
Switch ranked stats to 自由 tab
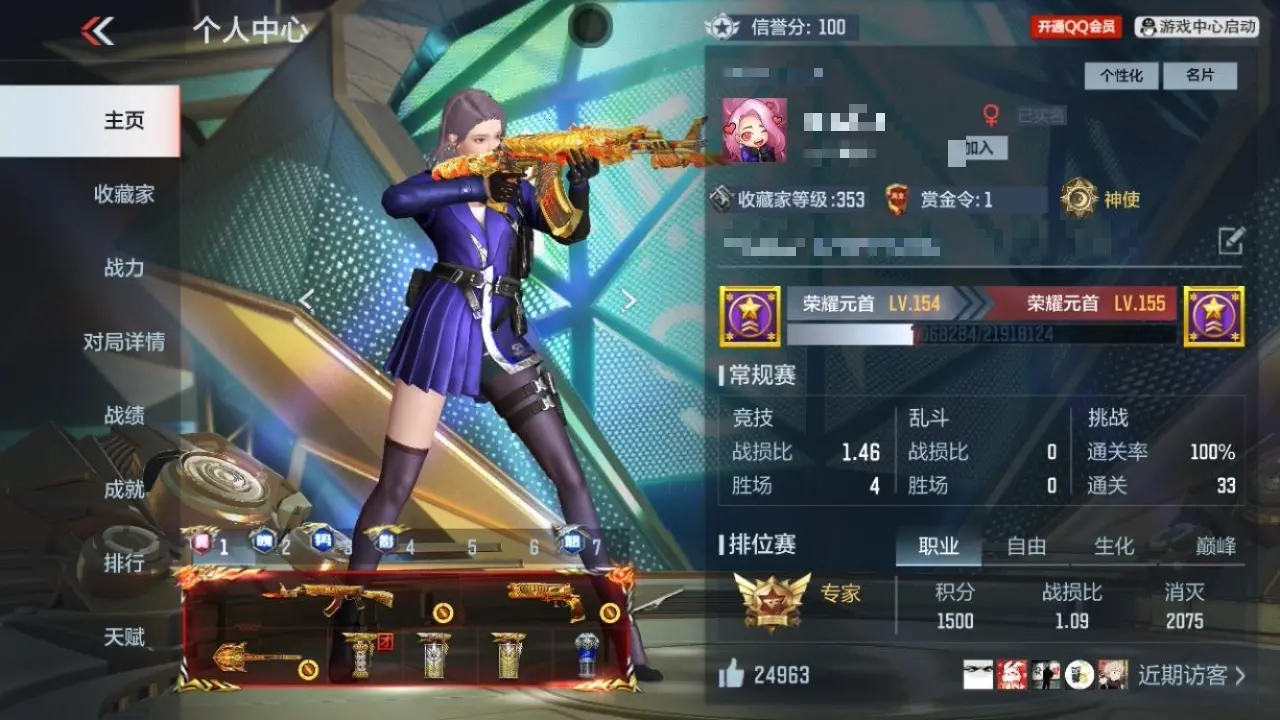pyautogui.click(x=1026, y=546)
